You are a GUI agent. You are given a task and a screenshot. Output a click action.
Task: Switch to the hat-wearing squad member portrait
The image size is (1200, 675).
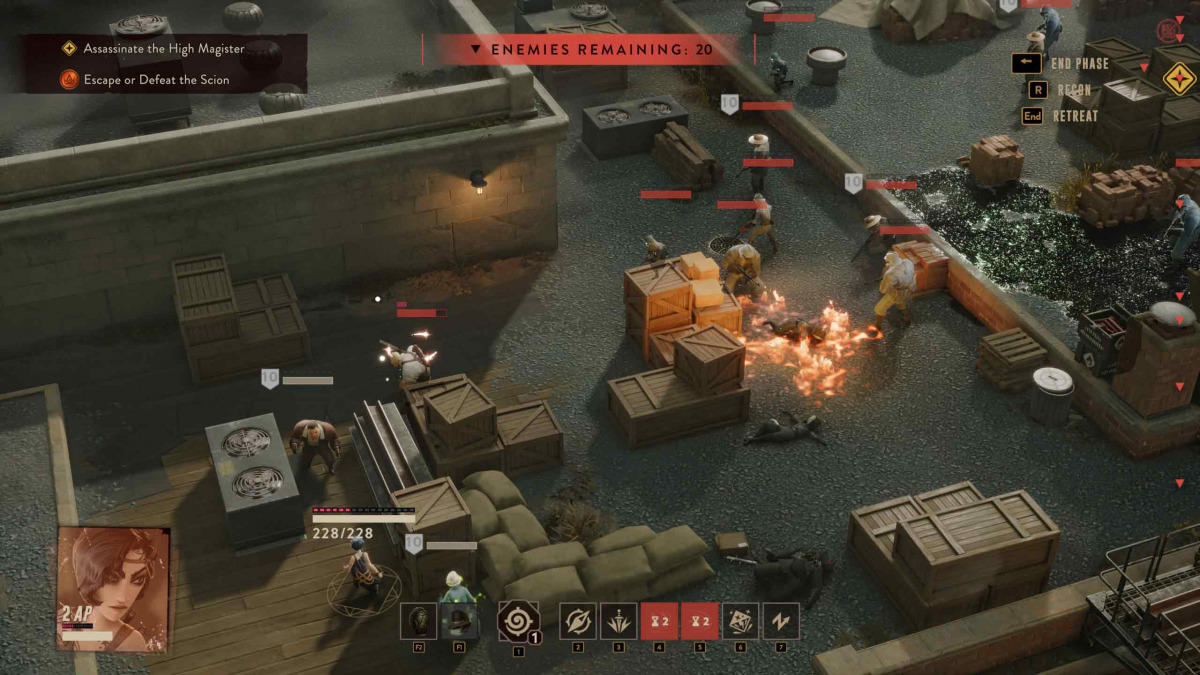click(460, 621)
